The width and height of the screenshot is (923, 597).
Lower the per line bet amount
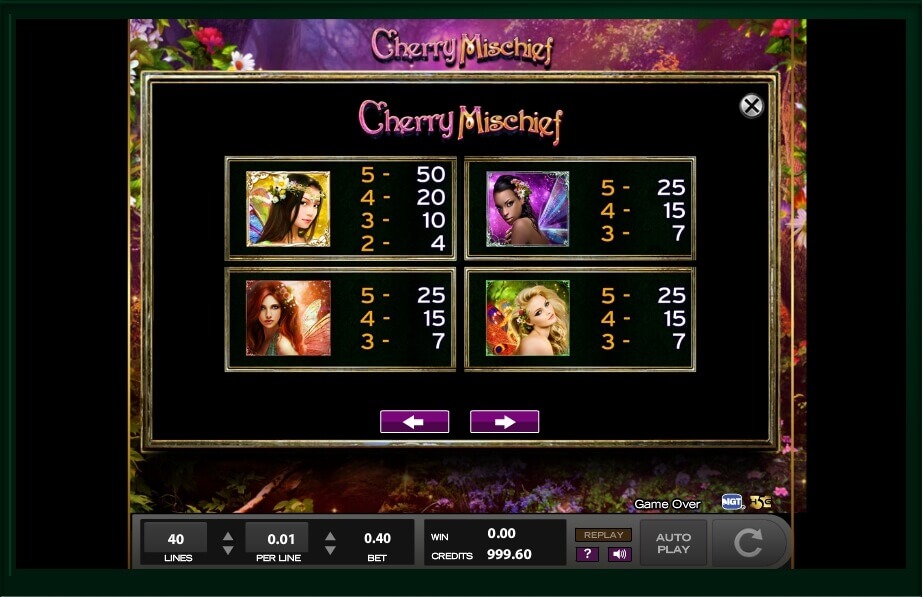(x=330, y=550)
